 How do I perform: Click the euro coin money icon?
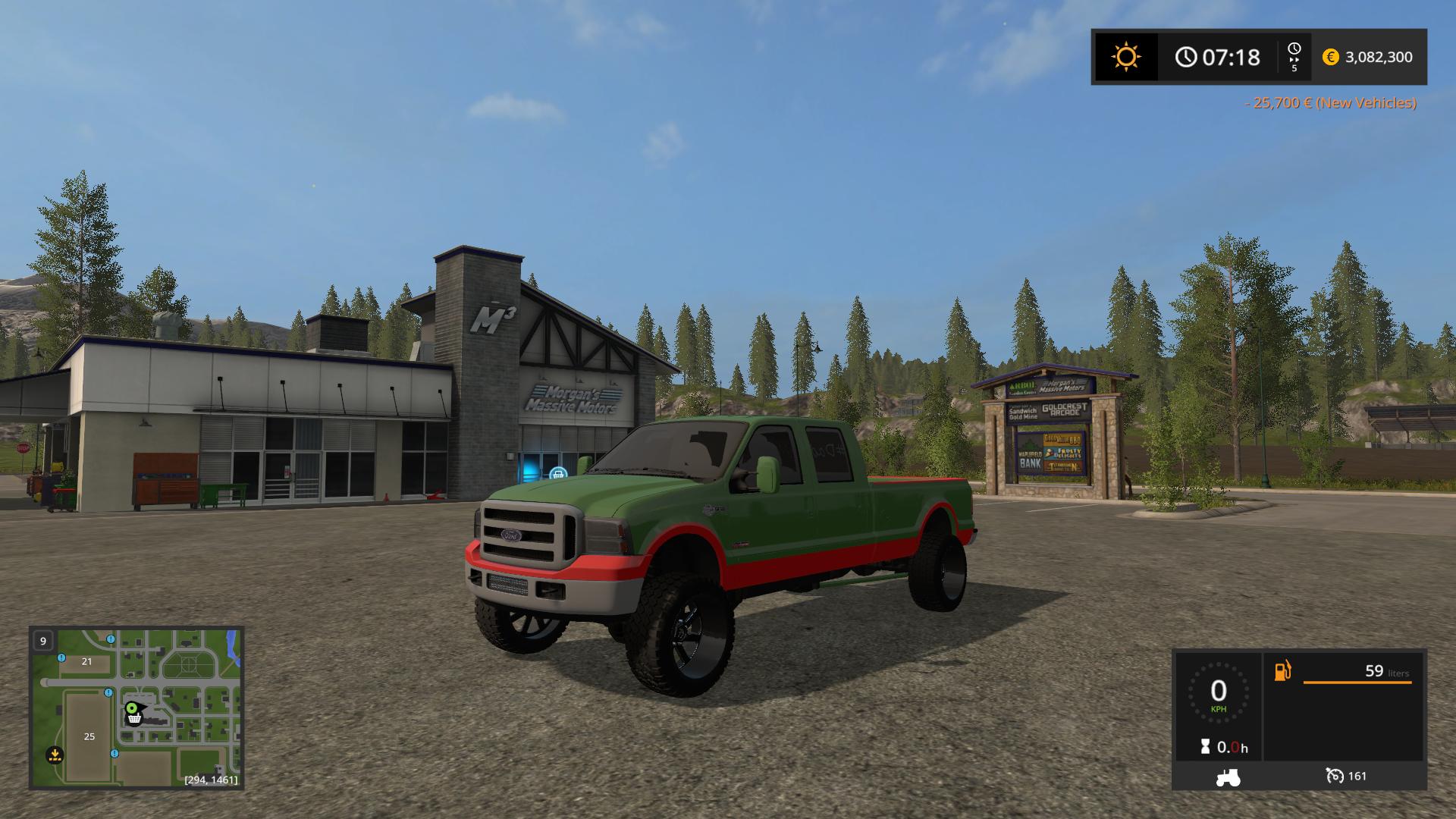point(1330,57)
